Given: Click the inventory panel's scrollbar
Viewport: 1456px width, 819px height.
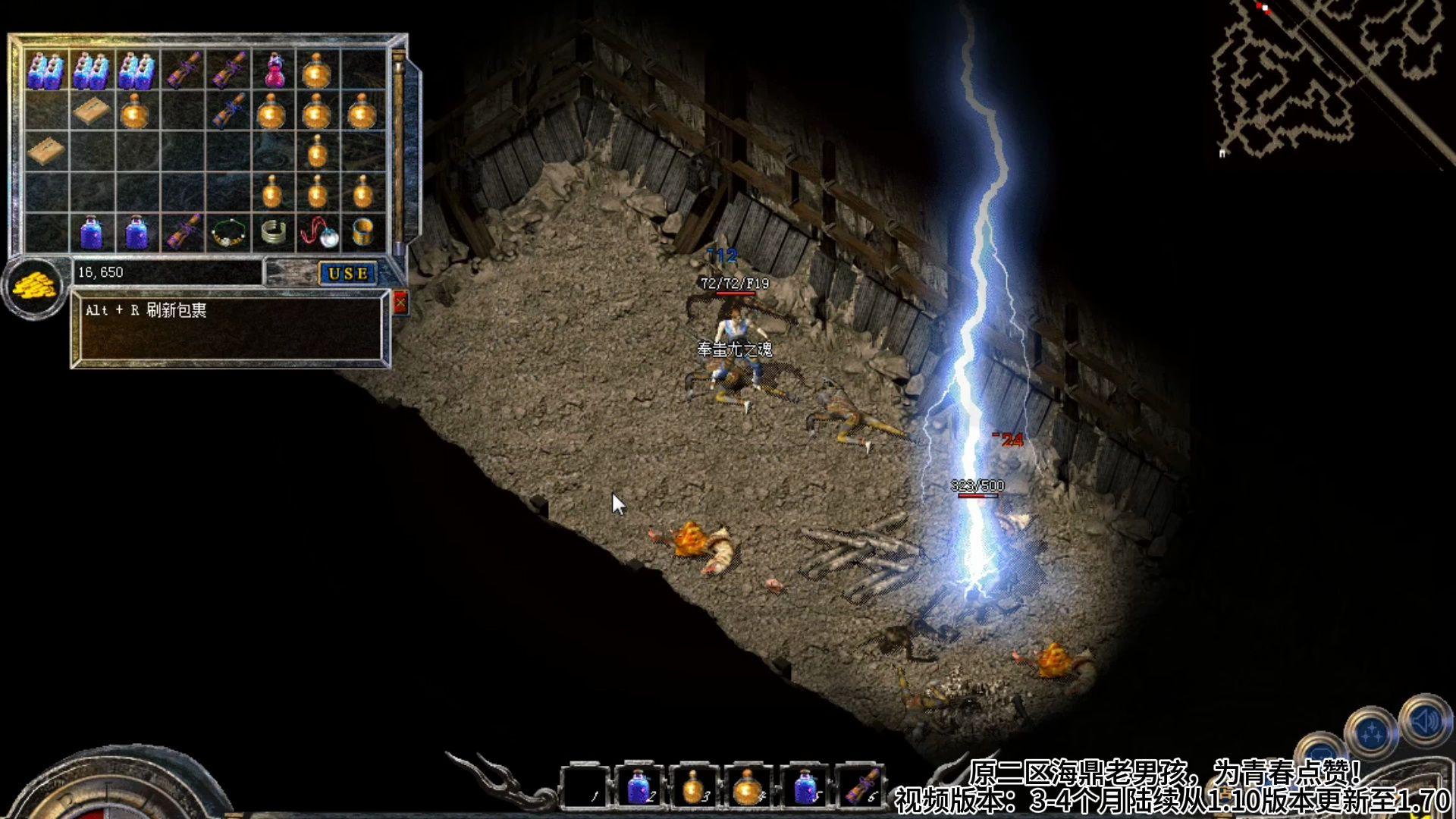Looking at the screenshot, I should (398, 152).
